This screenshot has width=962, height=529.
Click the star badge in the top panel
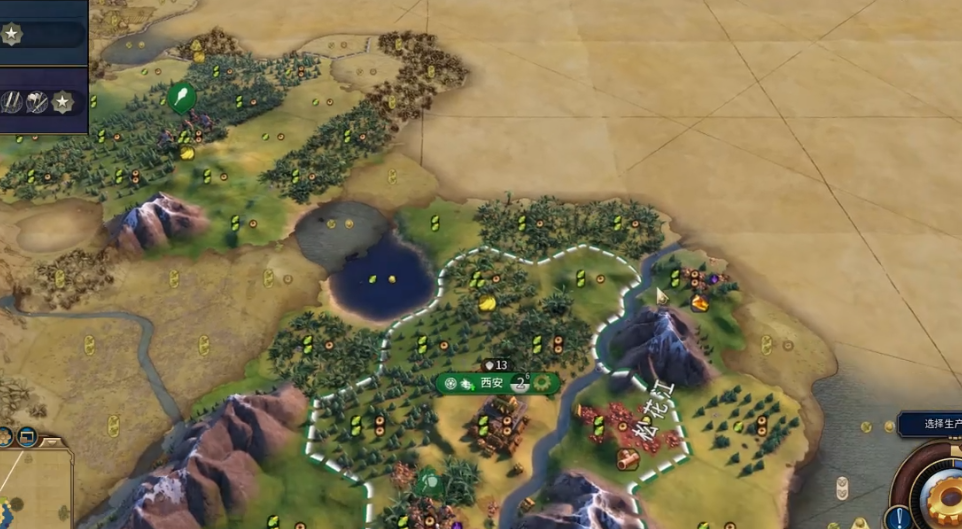(x=11, y=34)
